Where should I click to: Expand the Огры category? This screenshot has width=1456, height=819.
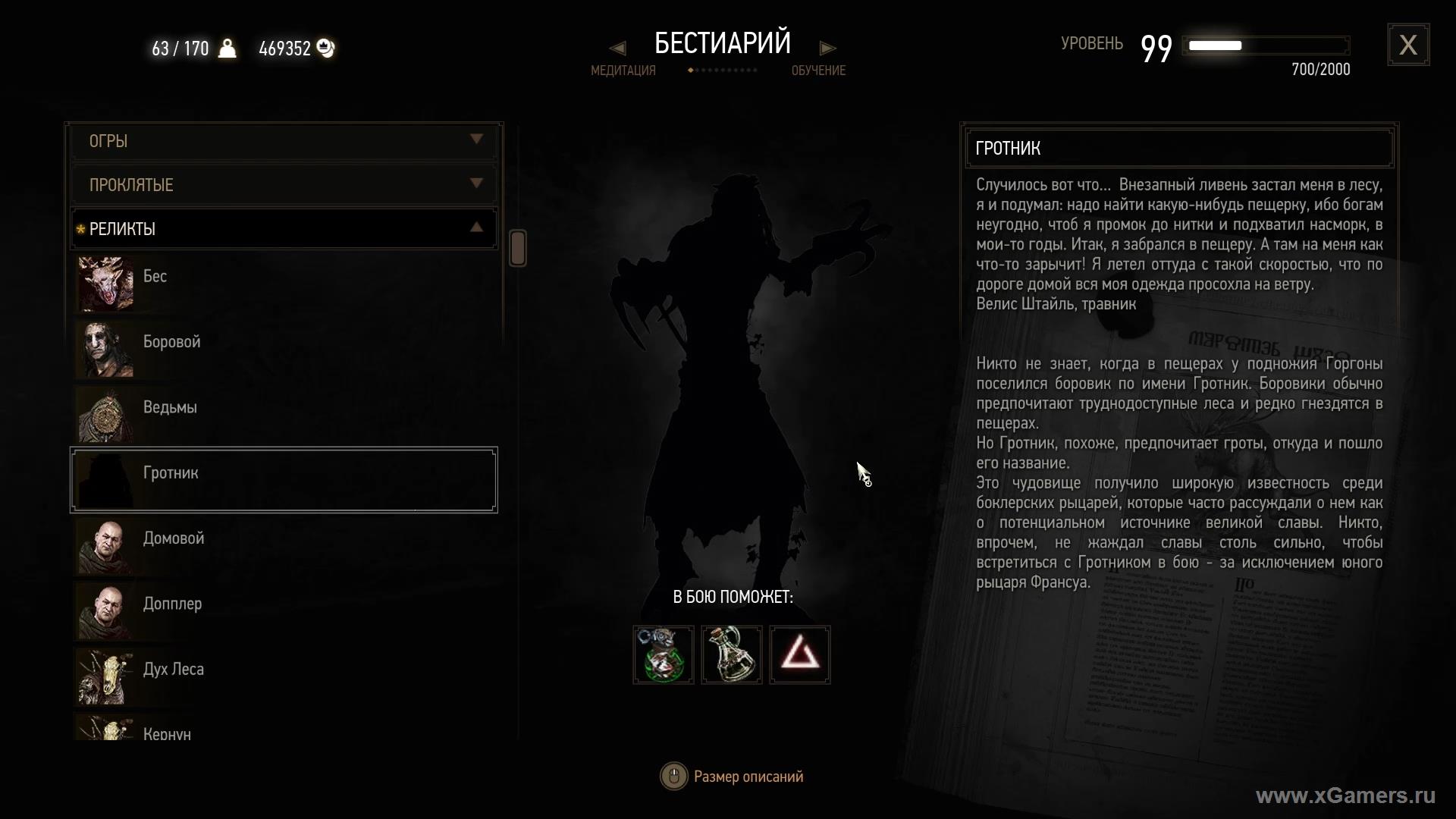(x=284, y=141)
